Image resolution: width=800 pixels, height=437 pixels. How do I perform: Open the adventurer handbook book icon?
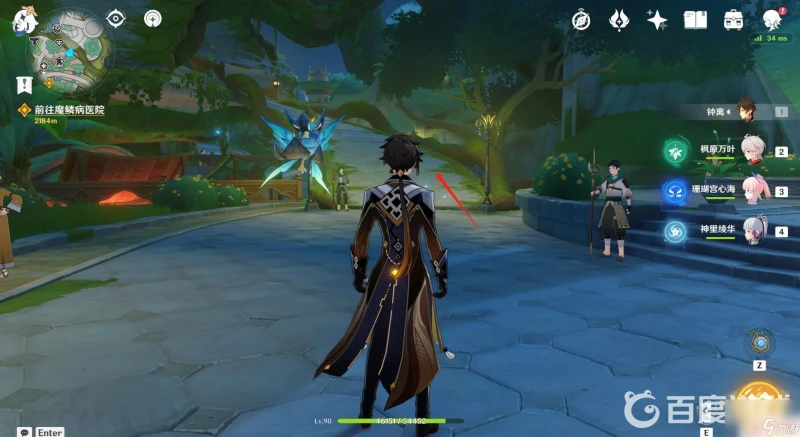tap(695, 19)
